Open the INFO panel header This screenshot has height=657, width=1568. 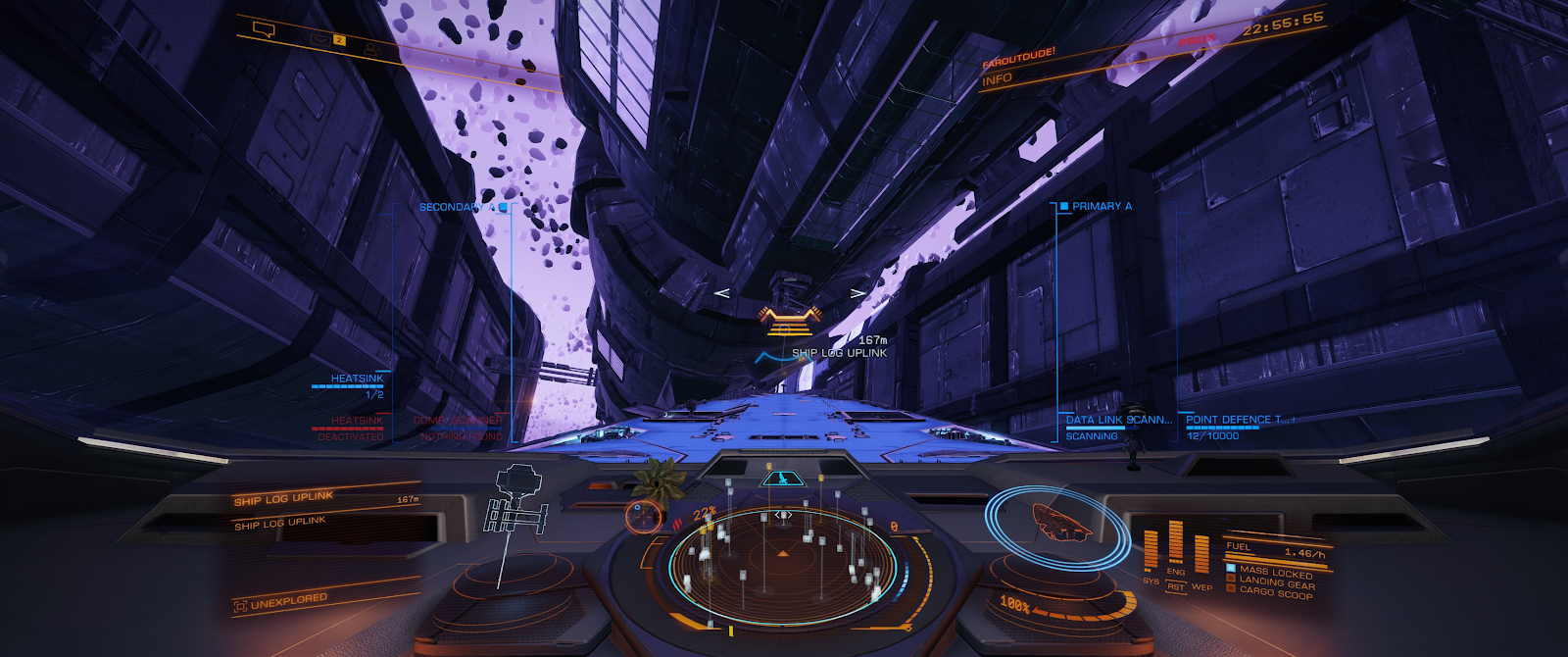click(998, 79)
